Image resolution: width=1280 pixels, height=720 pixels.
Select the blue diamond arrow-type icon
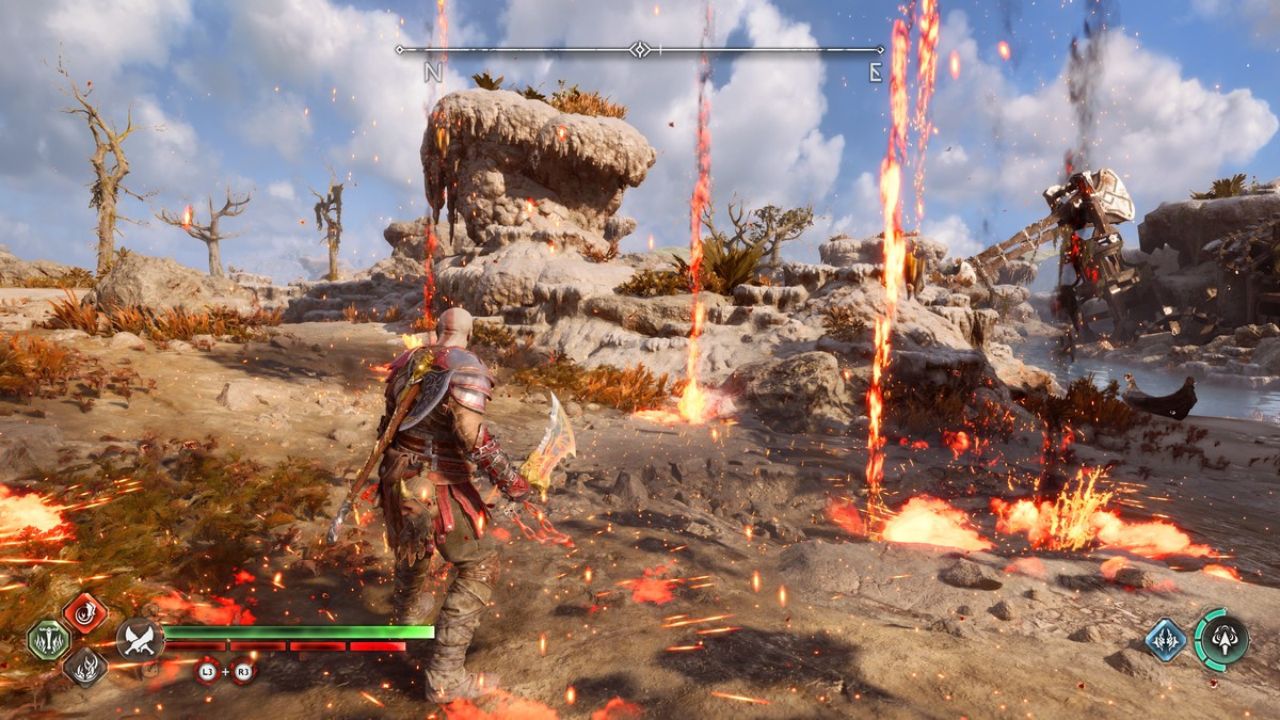[1164, 639]
